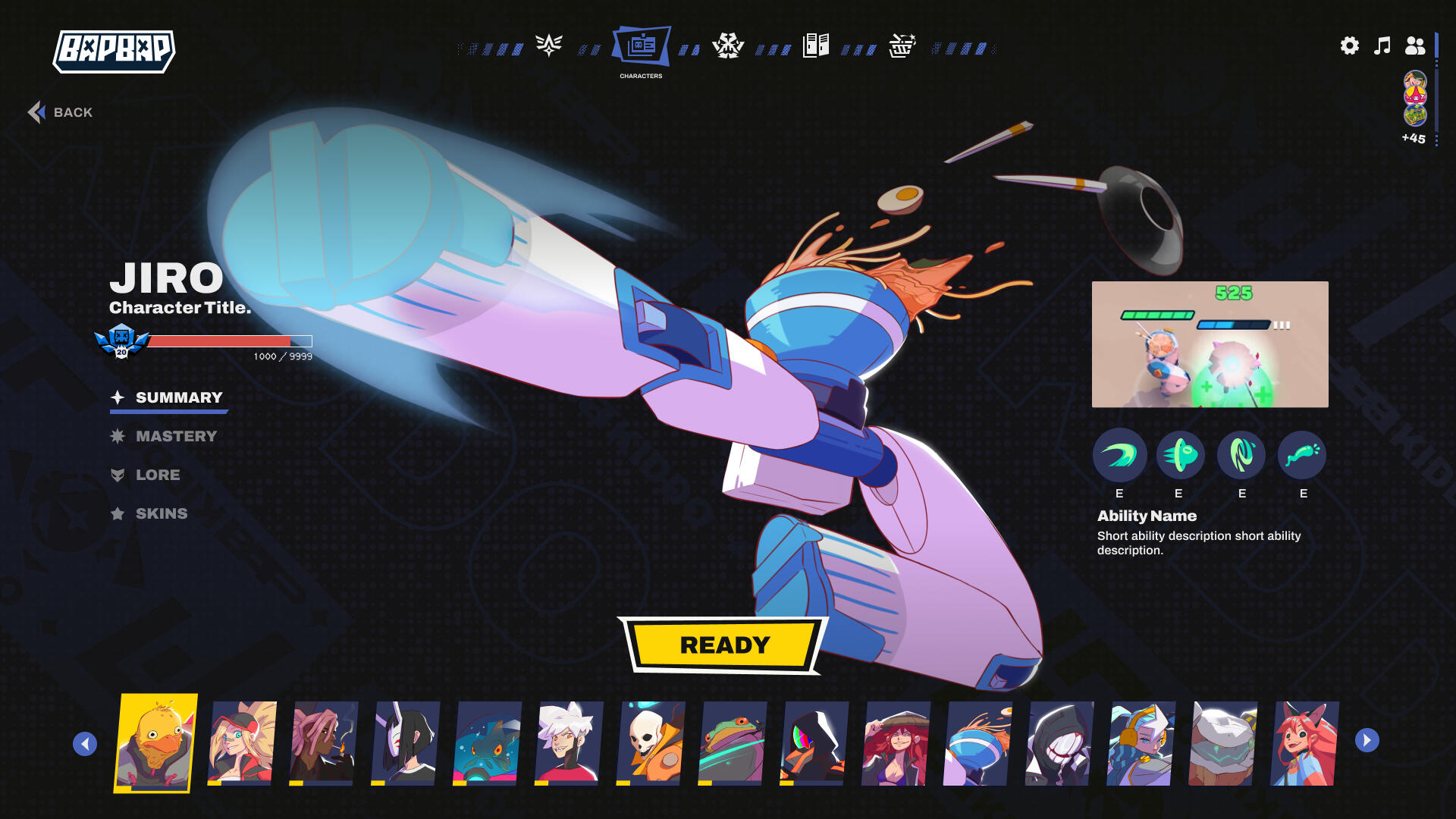Click Jiro's experience progress bar

(227, 341)
